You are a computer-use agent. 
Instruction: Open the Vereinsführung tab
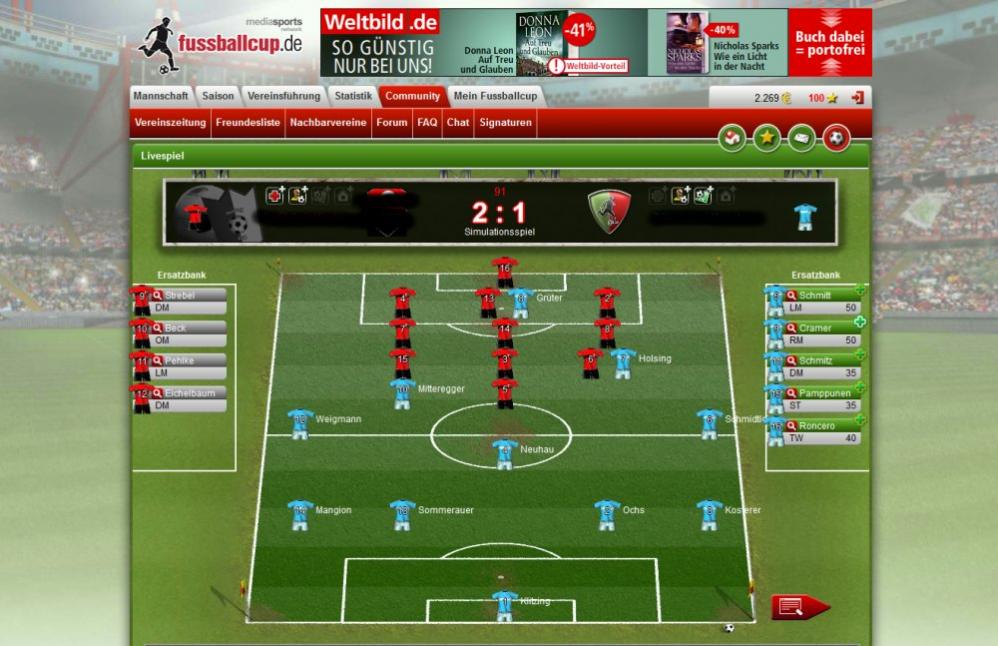tap(284, 96)
